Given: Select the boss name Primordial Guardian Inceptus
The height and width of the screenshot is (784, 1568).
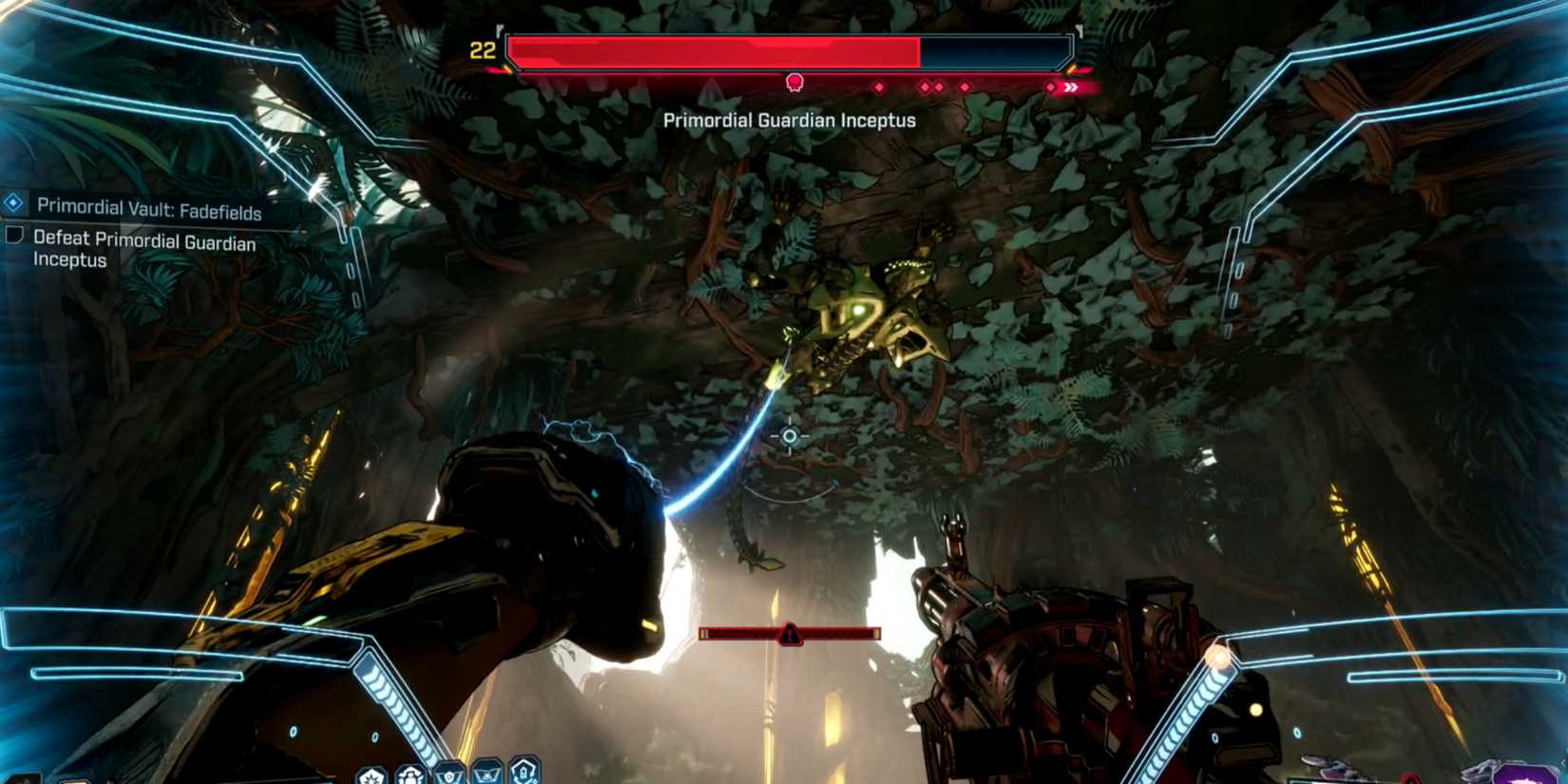Looking at the screenshot, I should point(789,121).
